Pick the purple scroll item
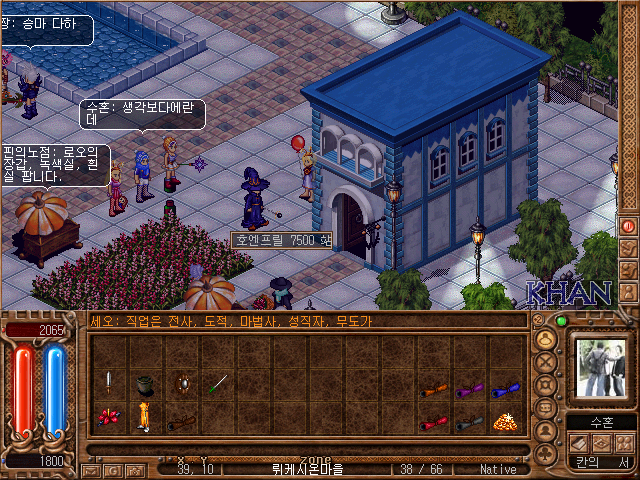Viewport: 640px width, 480px height. [x=469, y=390]
